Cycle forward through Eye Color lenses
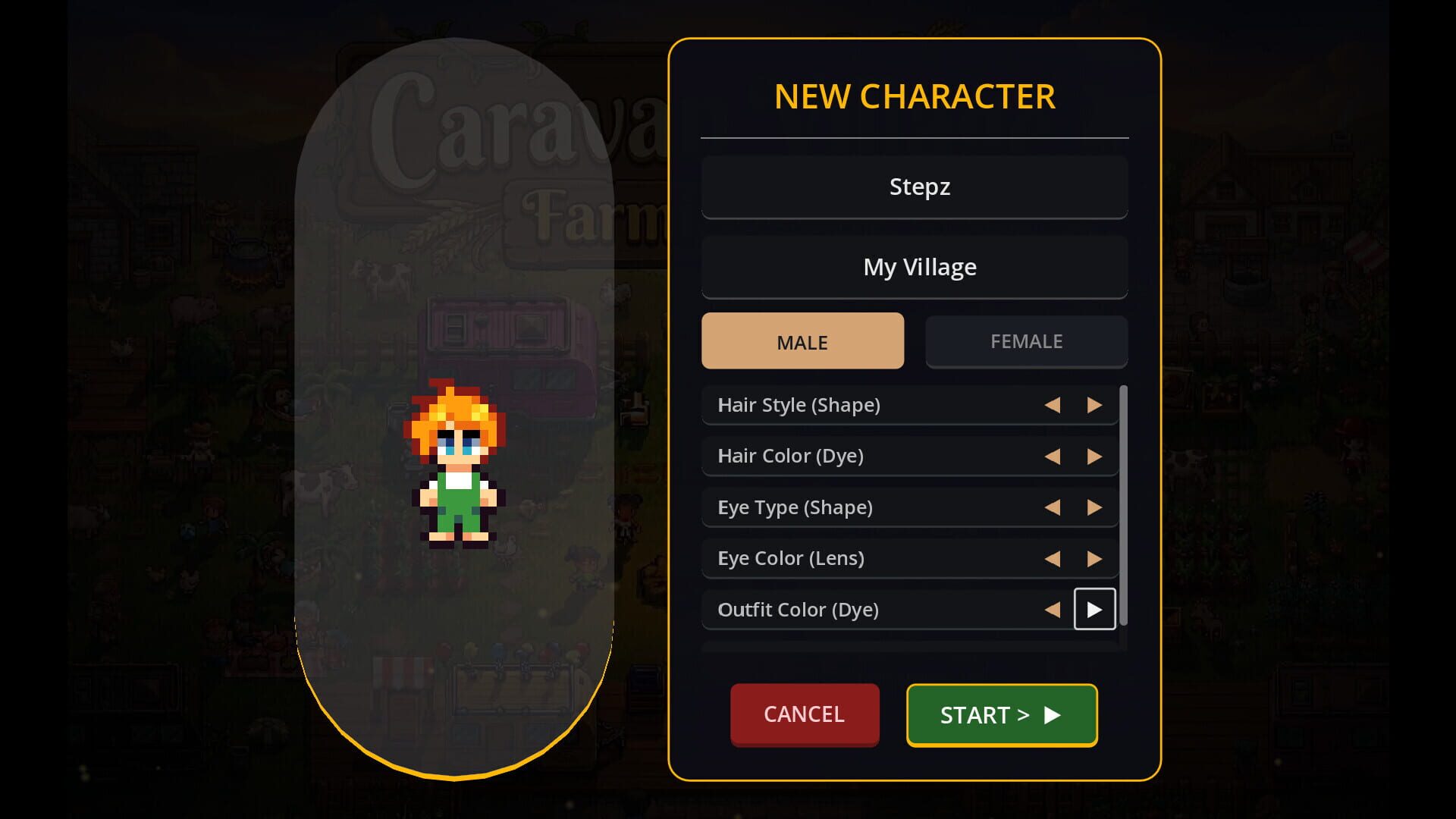This screenshot has height=819, width=1456. click(x=1094, y=558)
